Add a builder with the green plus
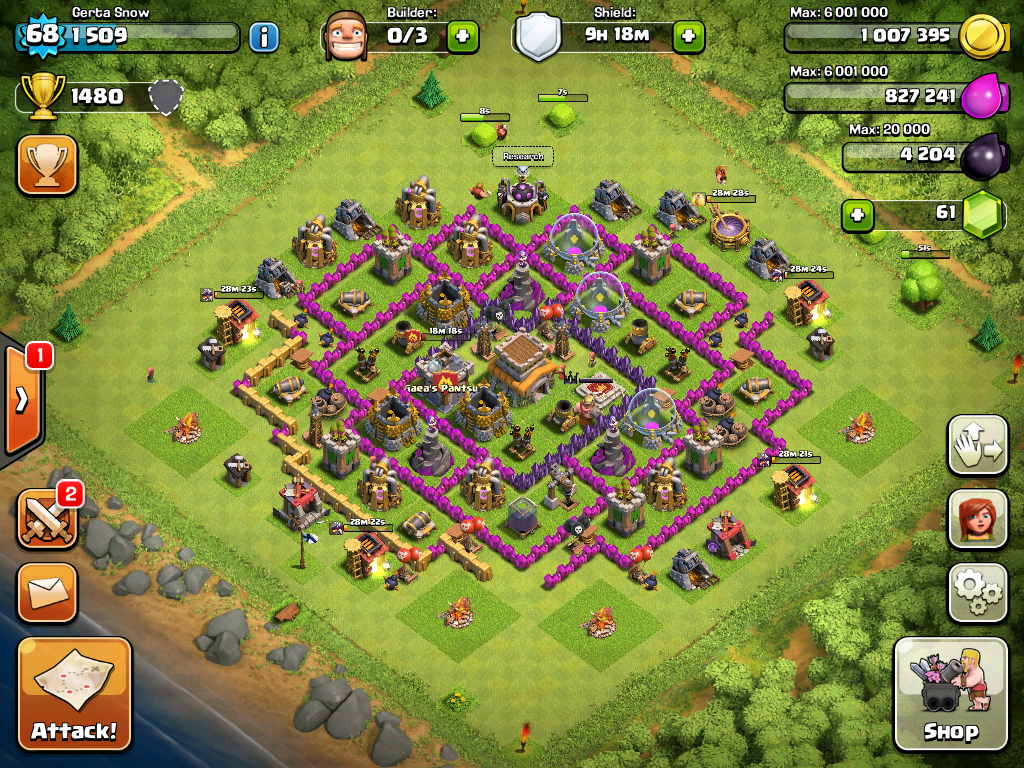Image resolution: width=1024 pixels, height=768 pixels. 462,38
